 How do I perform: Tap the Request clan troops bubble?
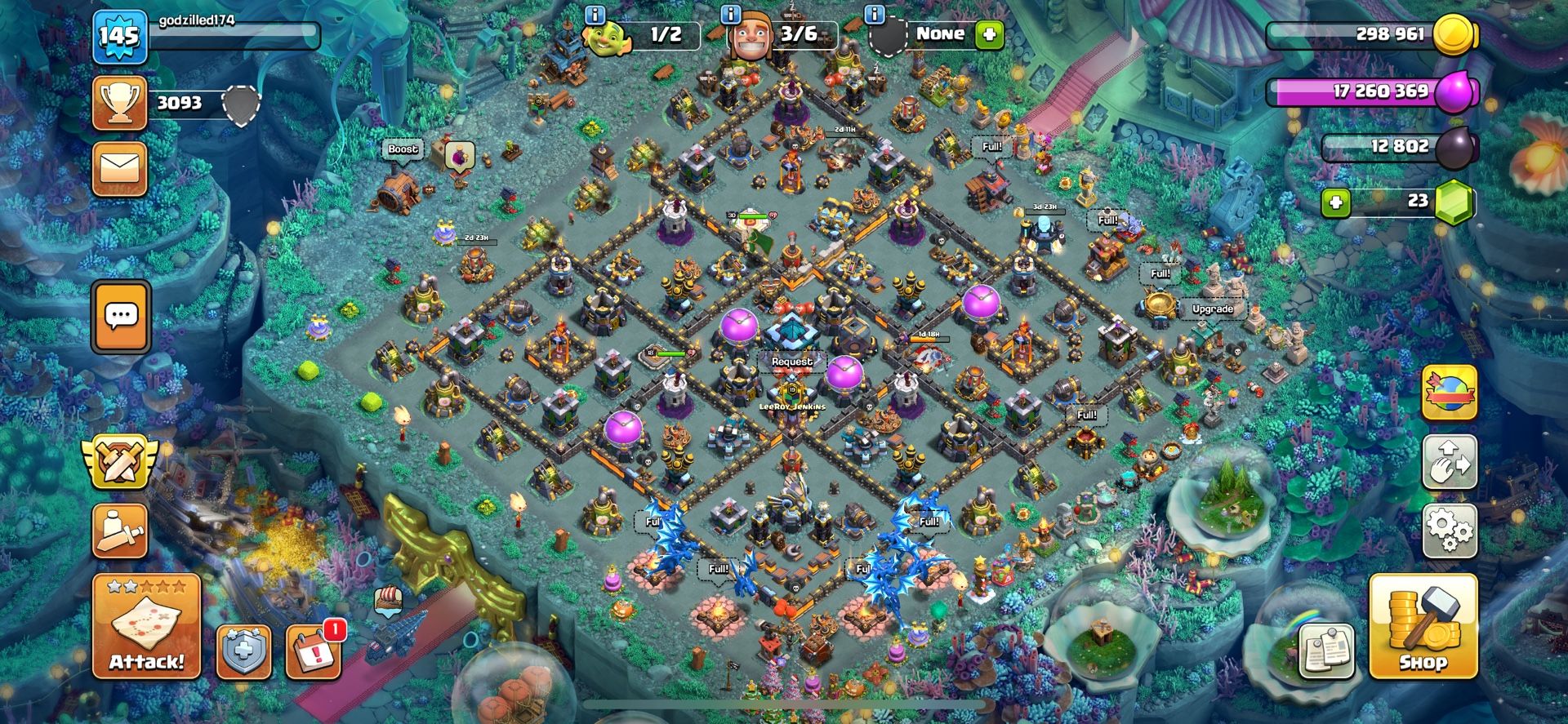pyautogui.click(x=791, y=362)
